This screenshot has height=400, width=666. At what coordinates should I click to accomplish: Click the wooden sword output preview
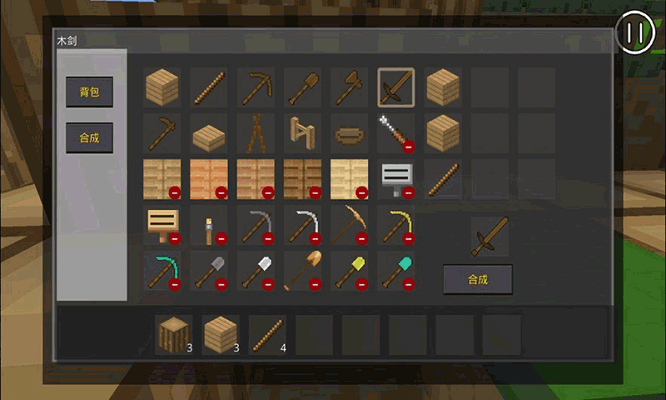click(x=490, y=236)
